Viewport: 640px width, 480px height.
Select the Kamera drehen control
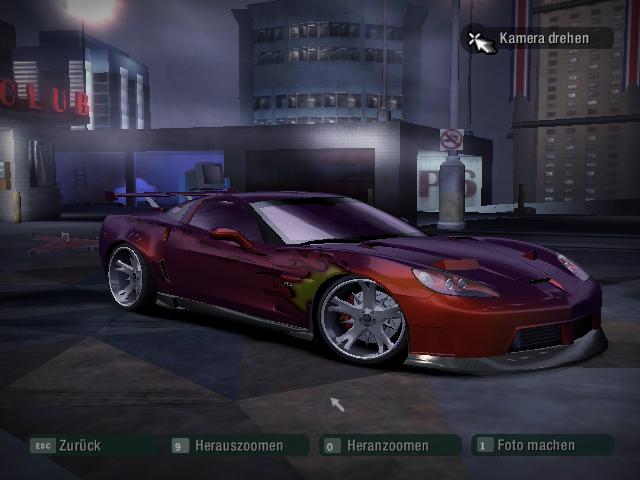pyautogui.click(x=540, y=39)
